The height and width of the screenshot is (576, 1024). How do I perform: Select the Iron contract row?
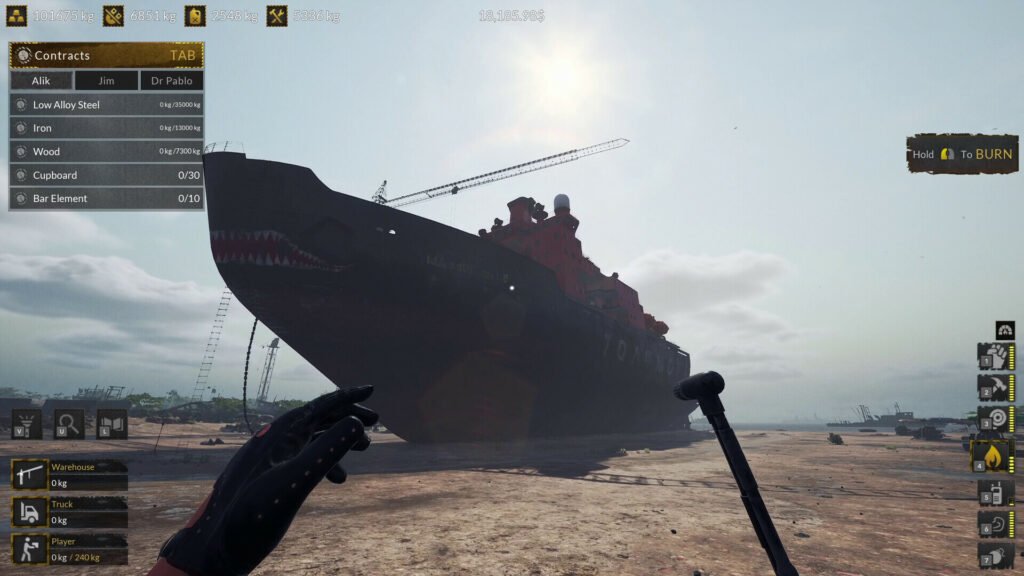point(106,128)
